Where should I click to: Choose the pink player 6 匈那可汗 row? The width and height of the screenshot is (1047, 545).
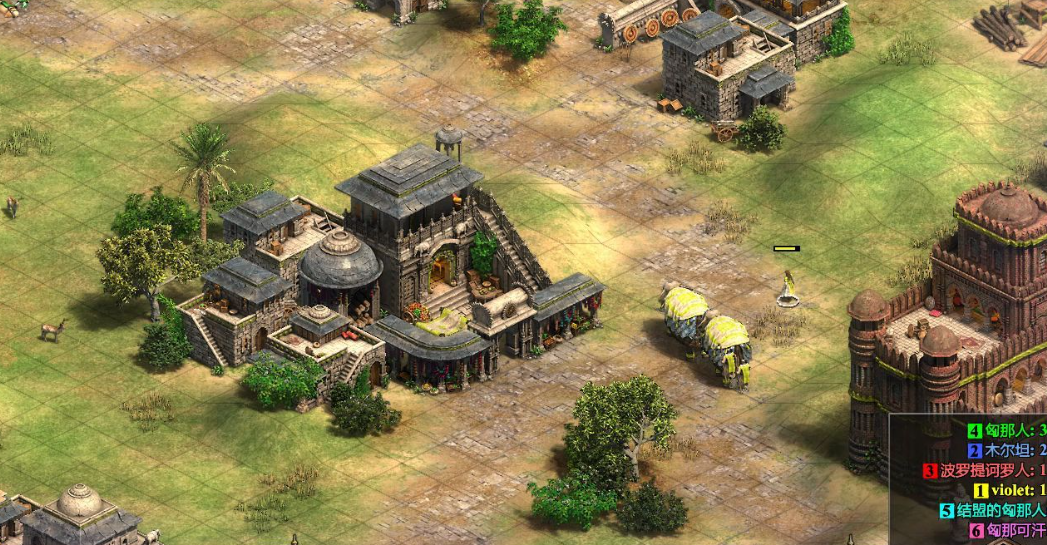[x=1008, y=530]
